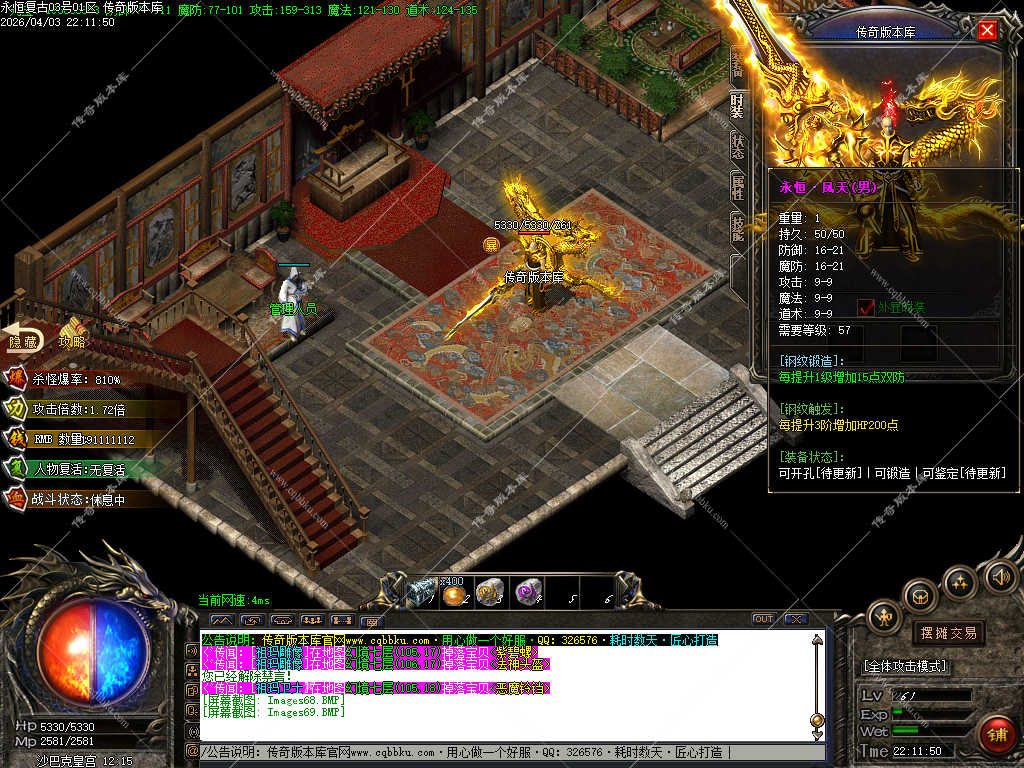The width and height of the screenshot is (1024, 768).
Task: Switch to the 状态 status tab
Action: pyautogui.click(x=737, y=146)
